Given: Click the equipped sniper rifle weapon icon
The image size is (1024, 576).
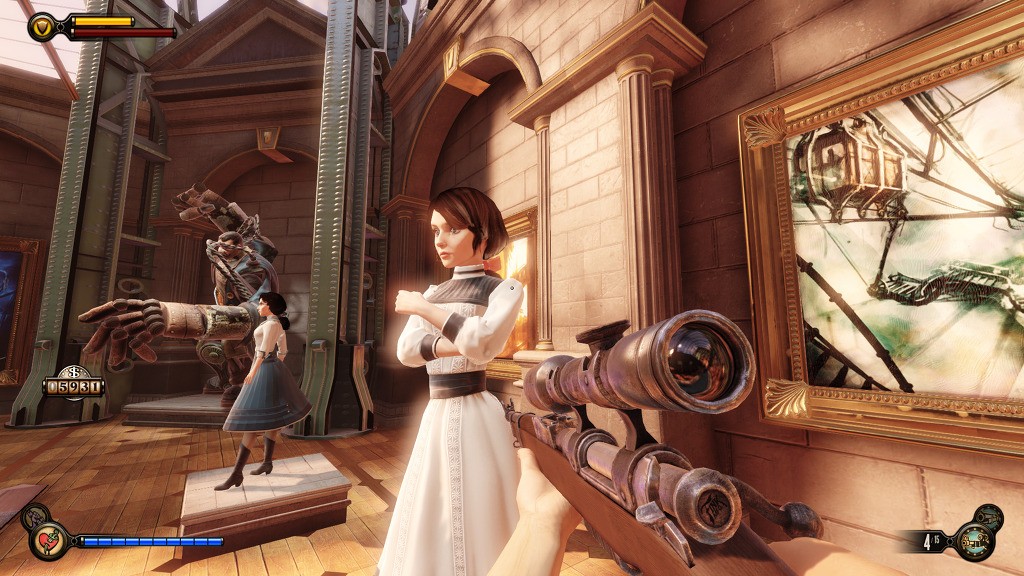Looking at the screenshot, I should (x=974, y=541).
